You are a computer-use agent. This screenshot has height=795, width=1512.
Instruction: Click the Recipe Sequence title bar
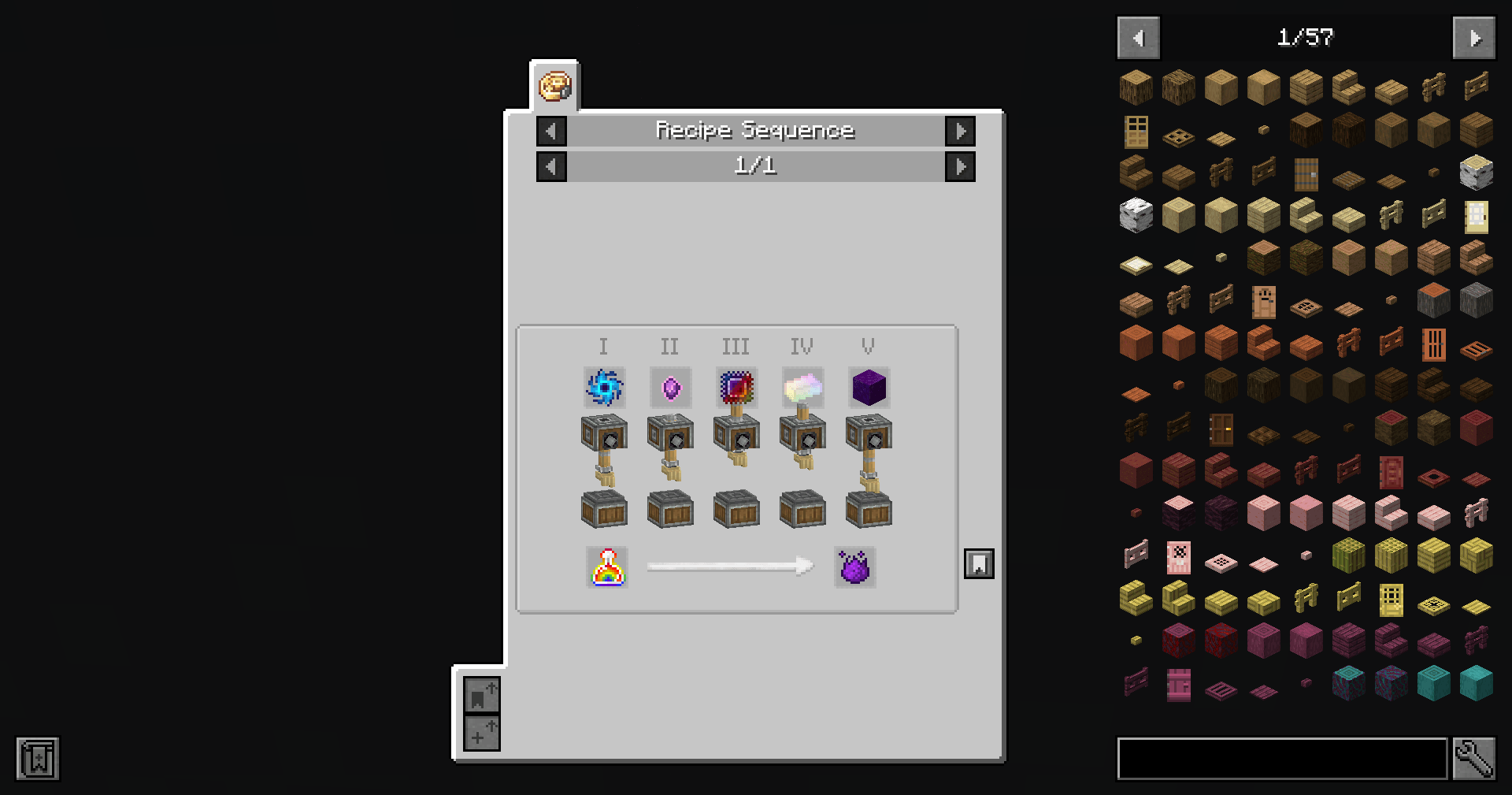(x=756, y=131)
